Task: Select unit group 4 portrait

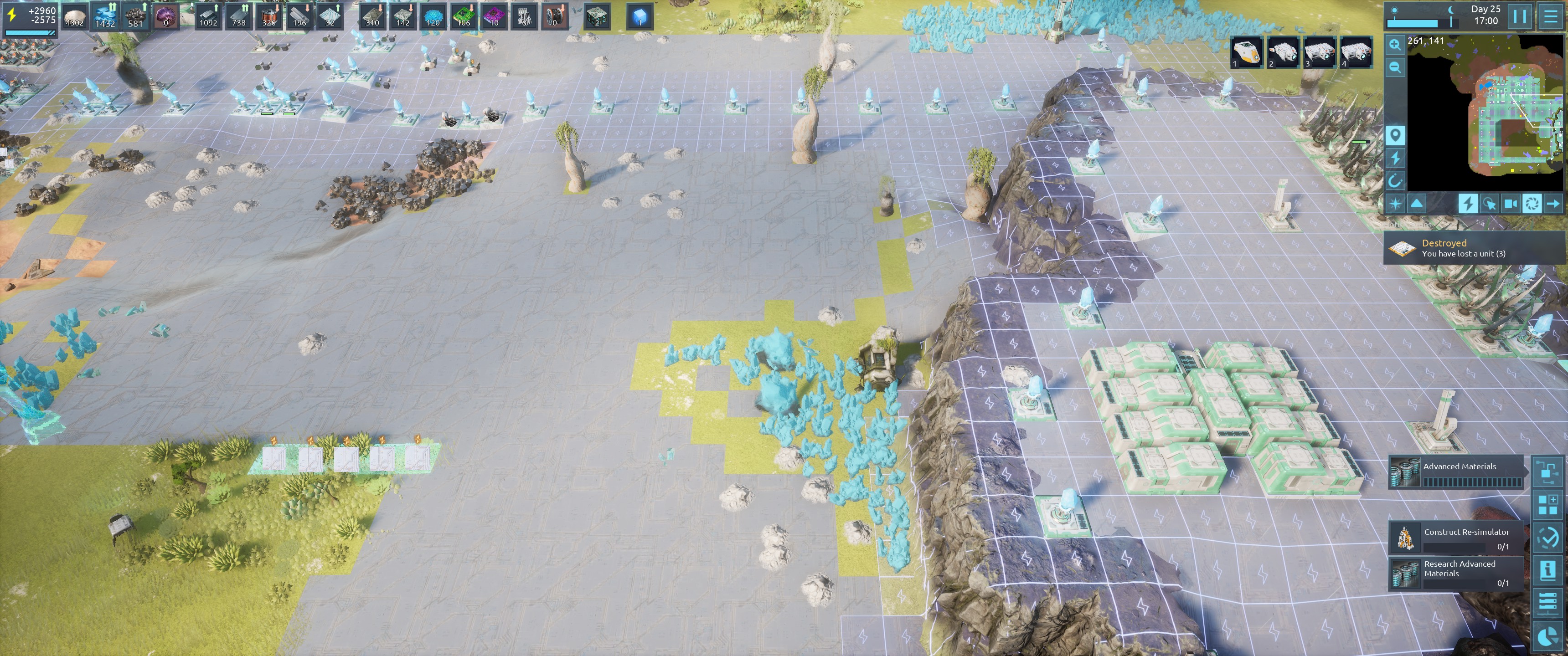Action: 1356,52
